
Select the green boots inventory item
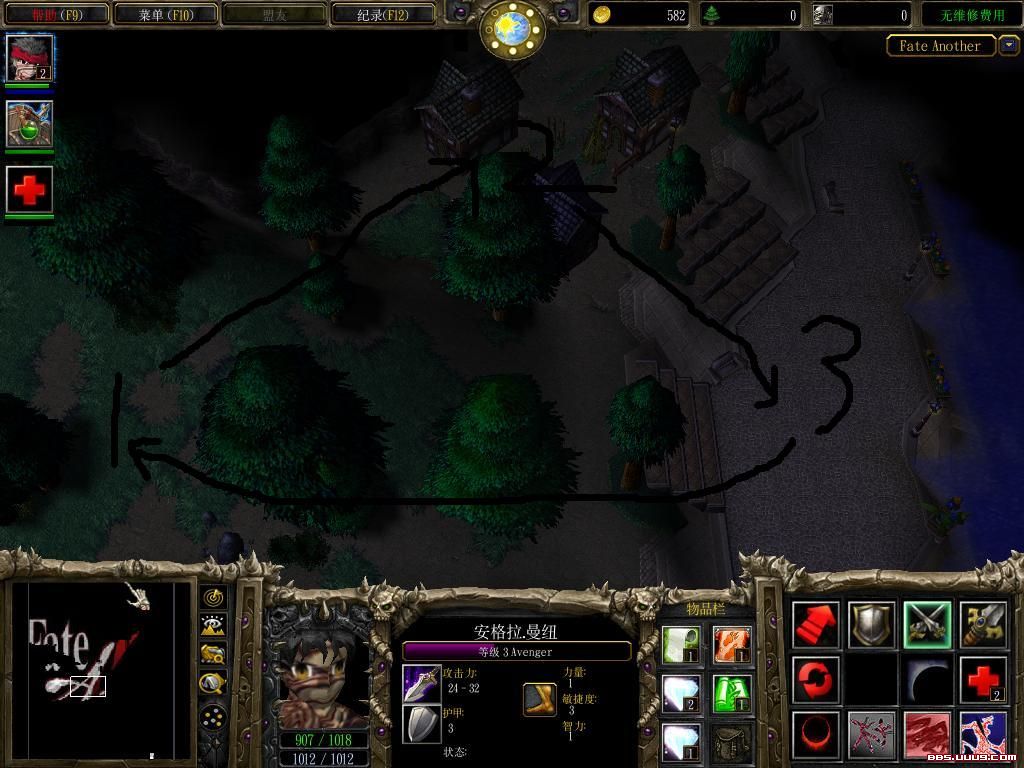click(732, 692)
